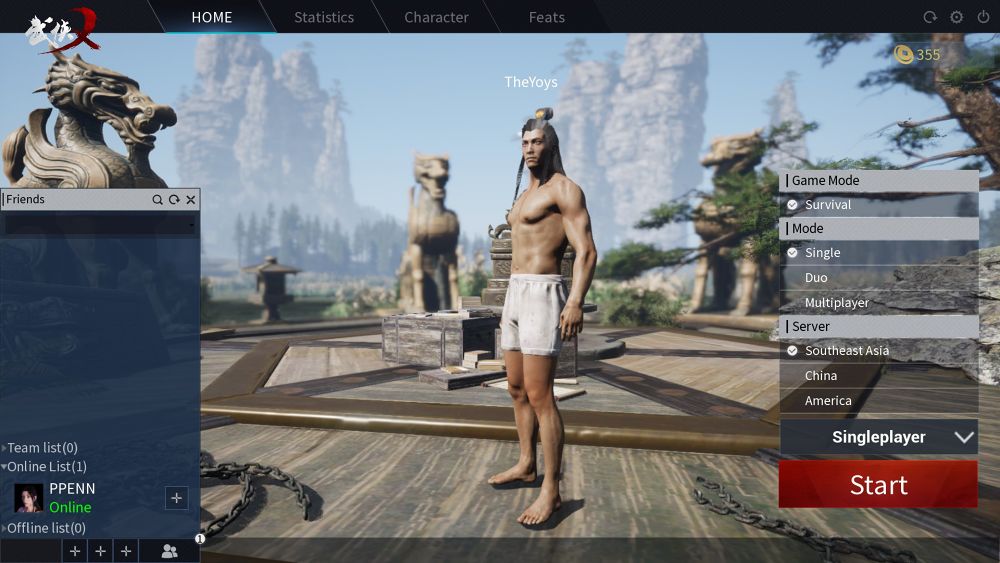
Task: Go to the Feats tab
Action: point(547,17)
